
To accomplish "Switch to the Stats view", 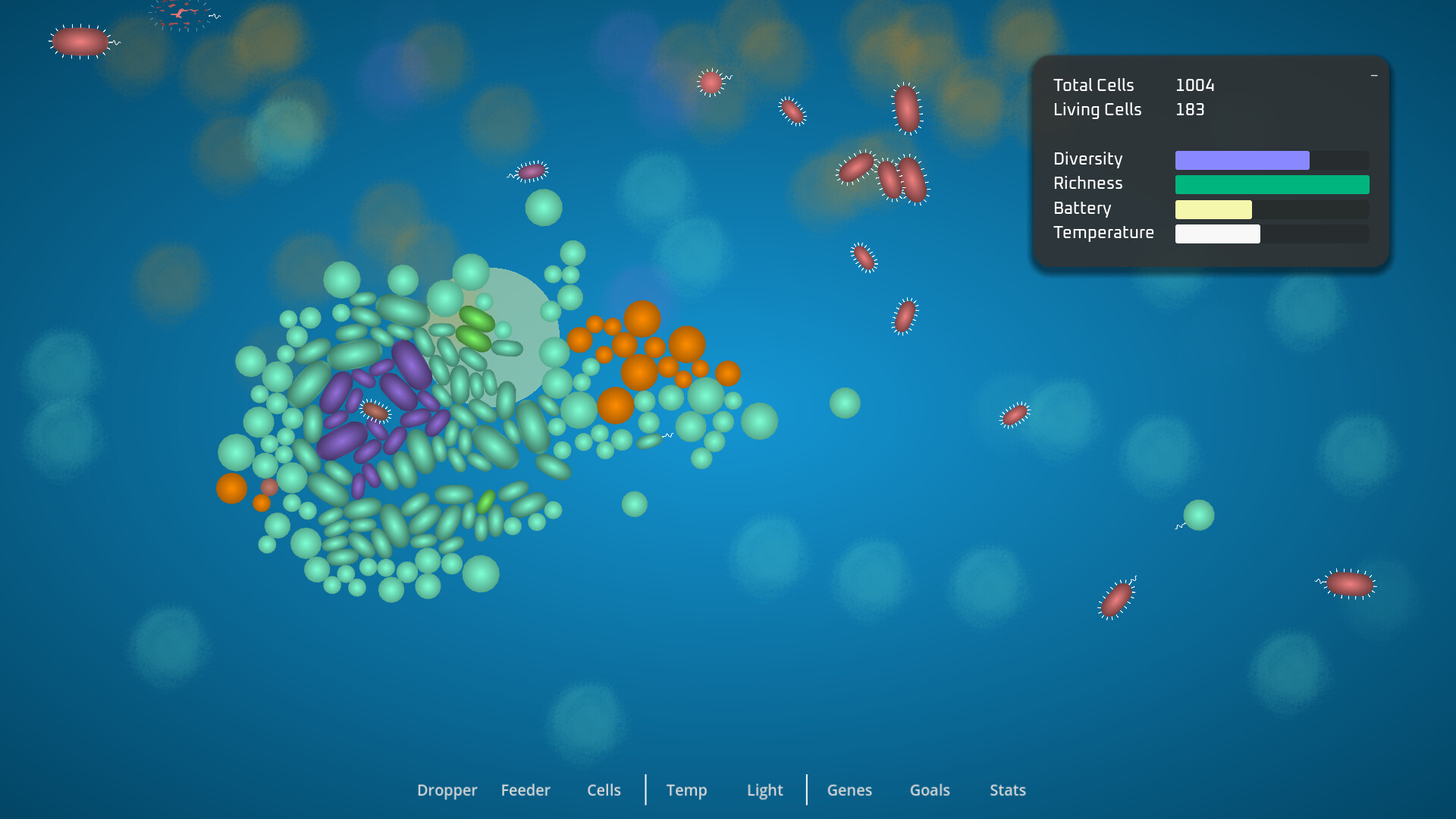I will [x=1008, y=790].
